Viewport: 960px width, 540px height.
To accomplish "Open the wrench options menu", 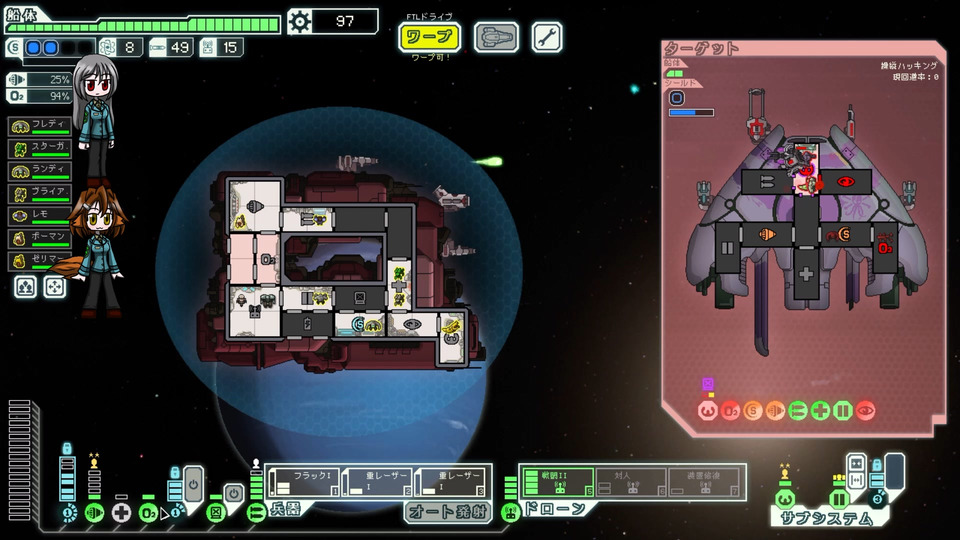I will click(547, 38).
